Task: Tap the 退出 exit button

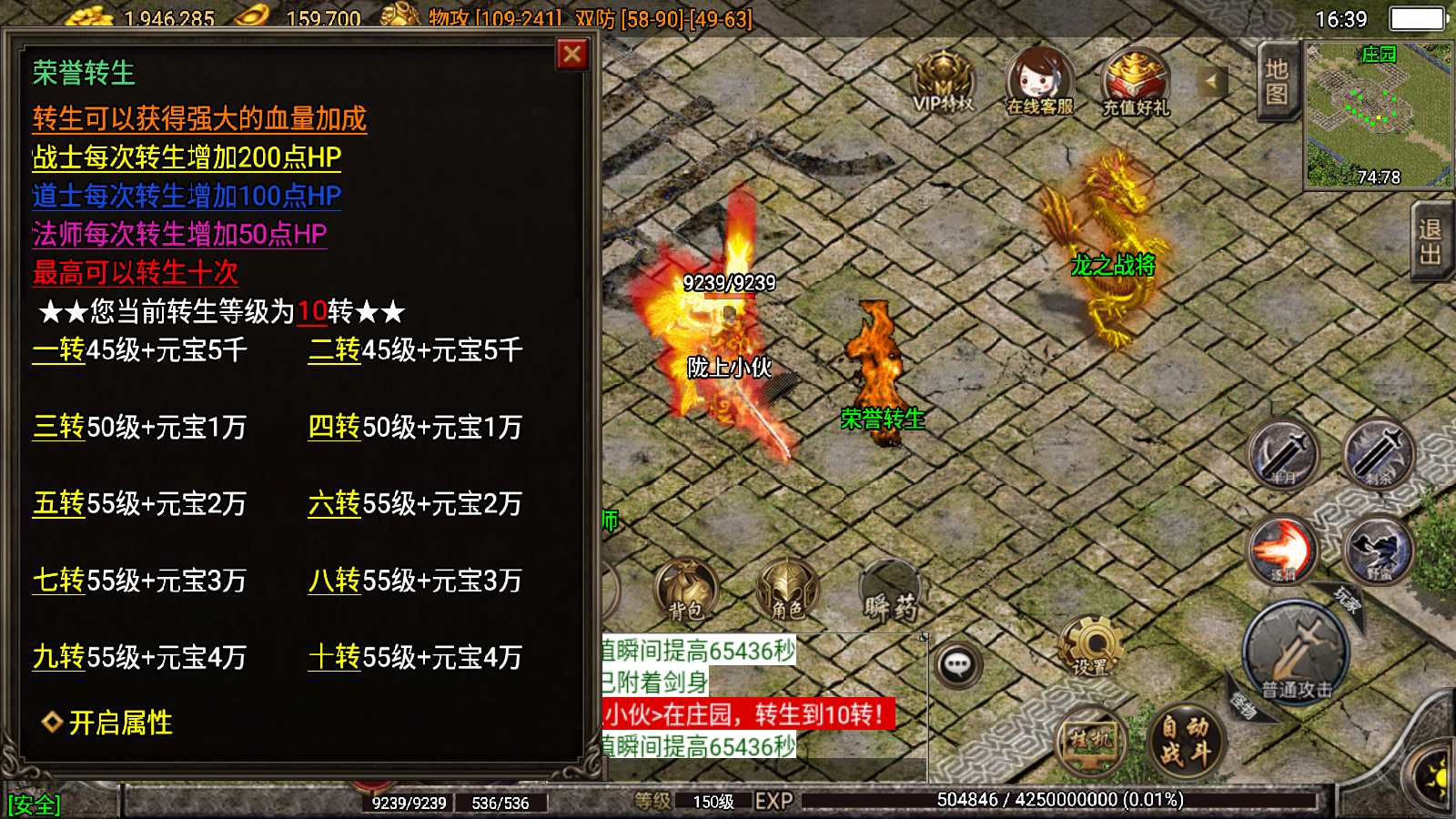Action: coord(1431,242)
